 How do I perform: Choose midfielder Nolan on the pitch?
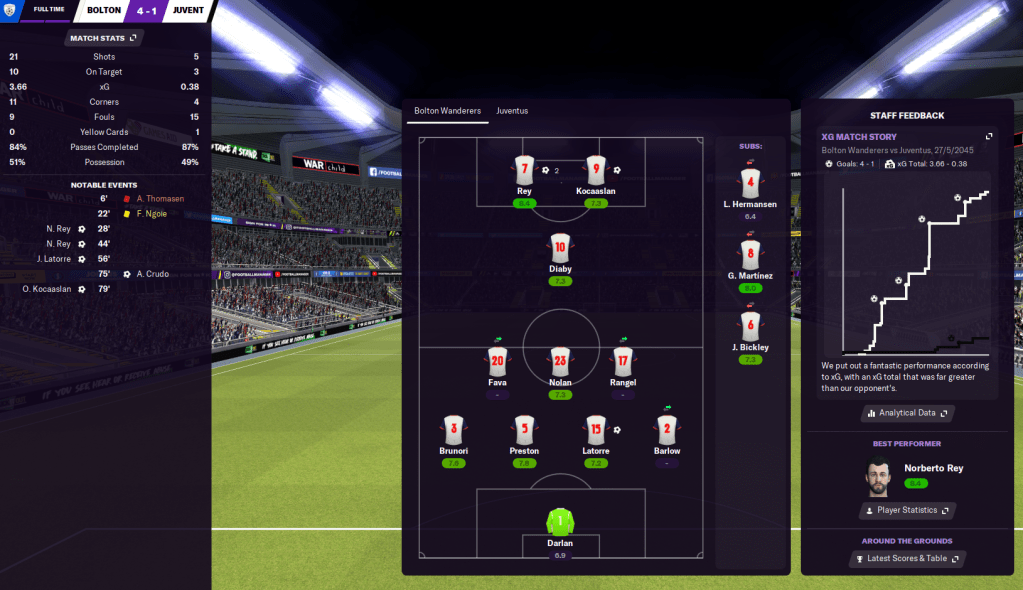tap(560, 362)
